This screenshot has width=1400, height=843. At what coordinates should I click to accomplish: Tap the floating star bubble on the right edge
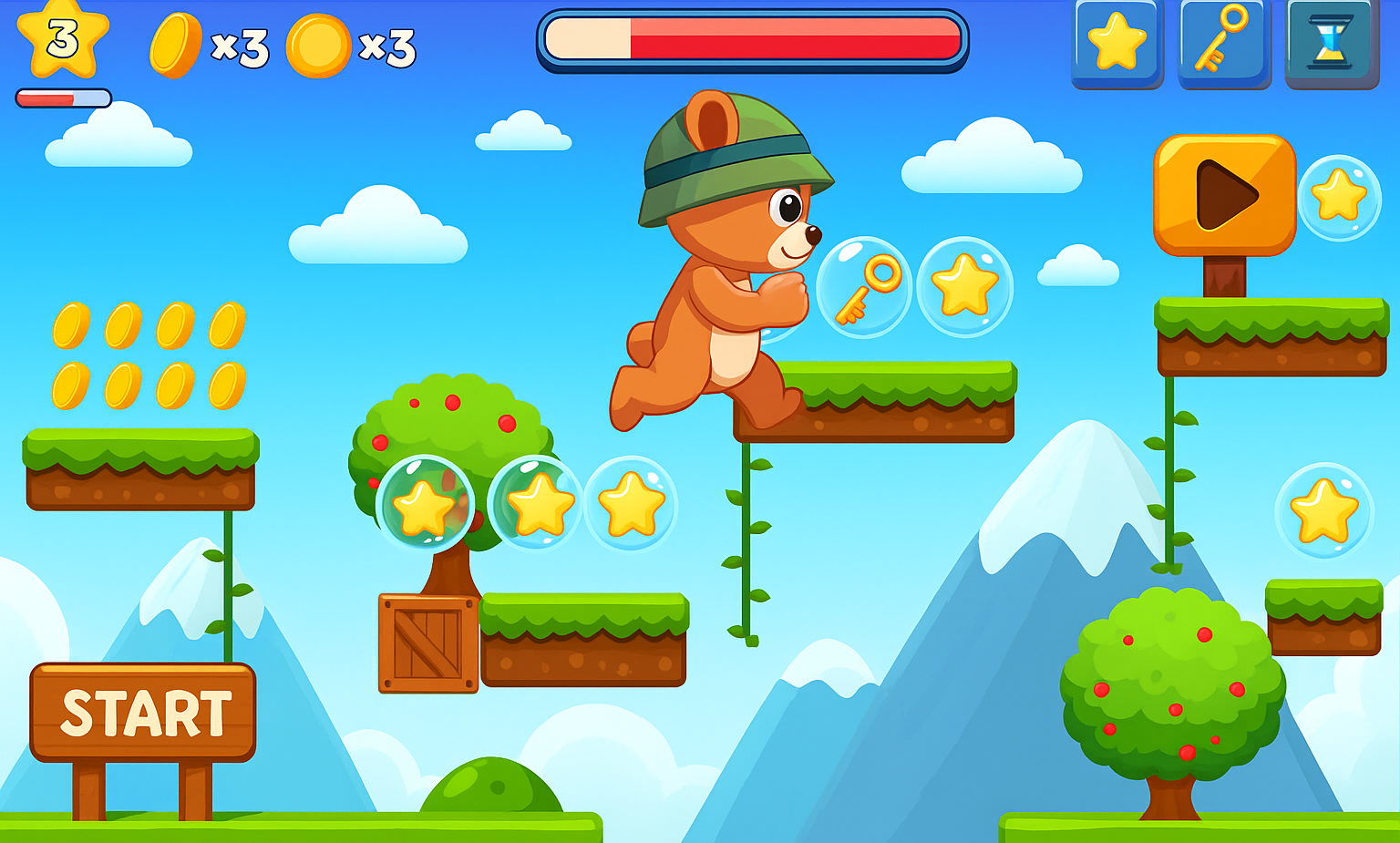tap(1326, 510)
